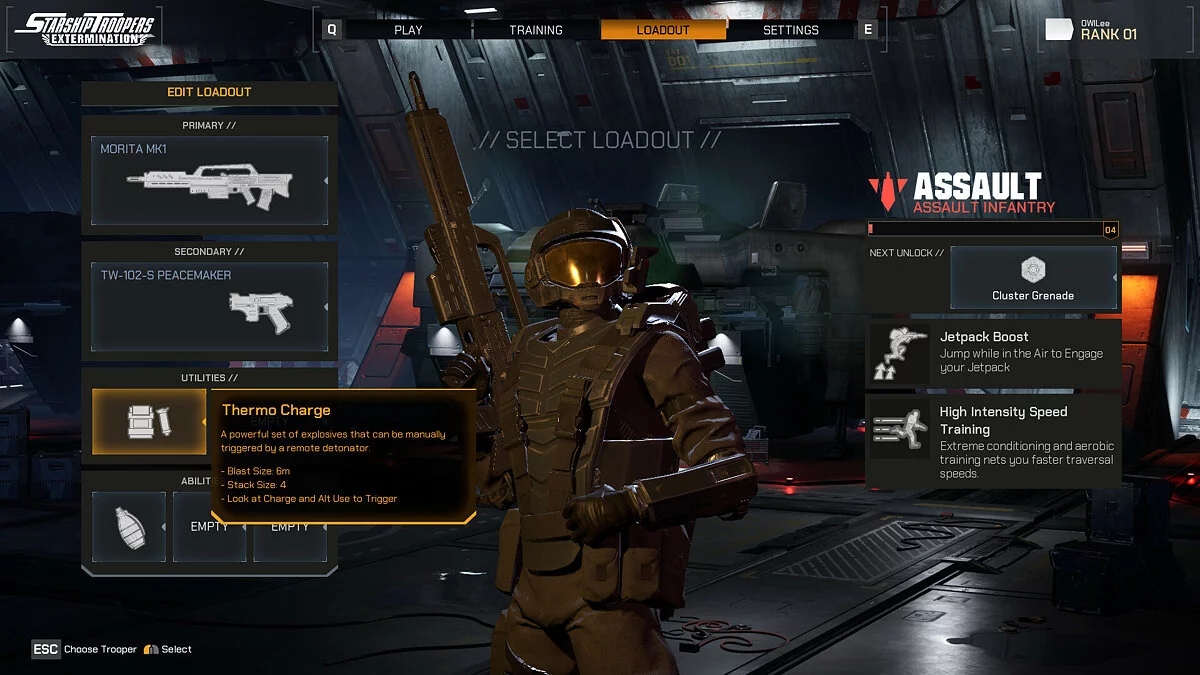This screenshot has width=1200, height=675.
Task: View the Cluster Grenade next unlock
Action: (x=1032, y=277)
